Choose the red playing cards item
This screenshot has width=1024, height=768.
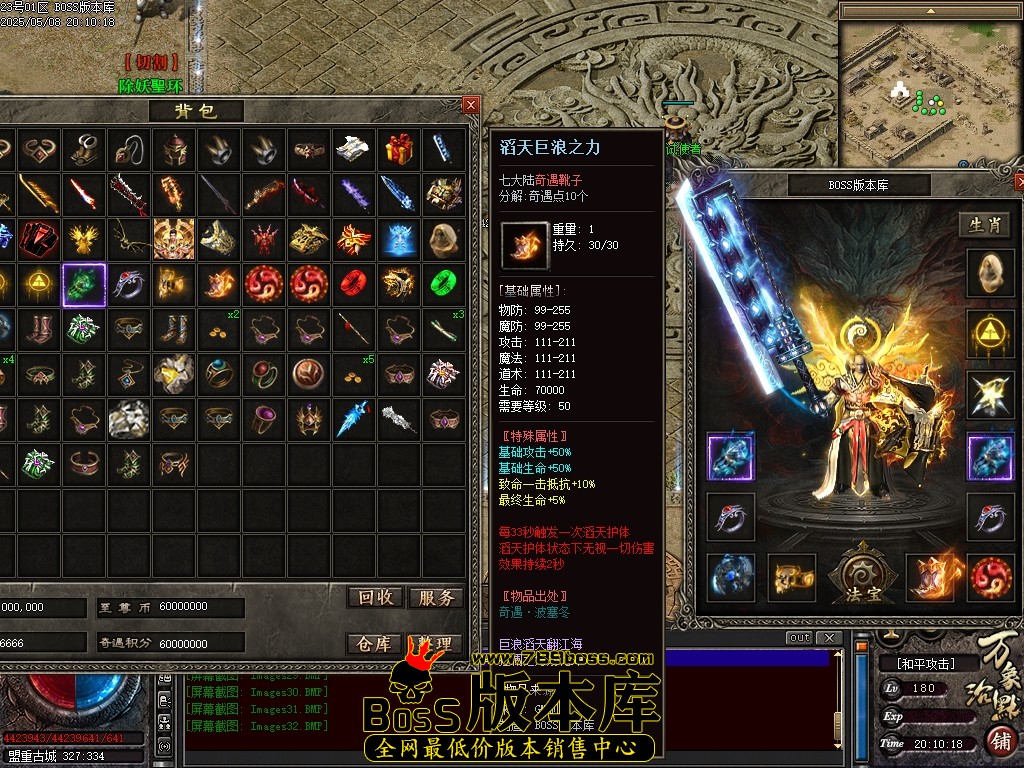[39, 240]
